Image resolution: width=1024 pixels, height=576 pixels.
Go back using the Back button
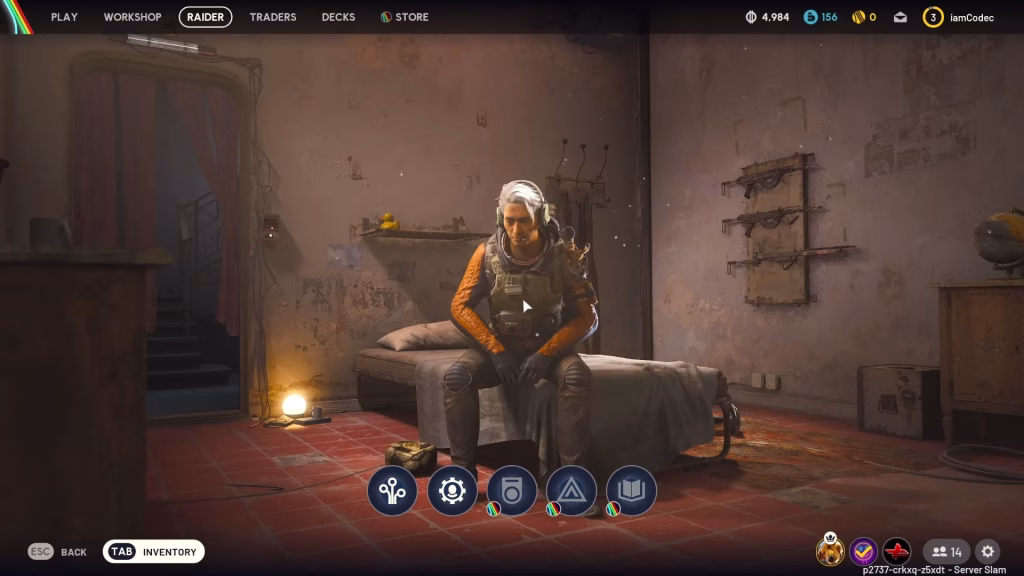(x=58, y=552)
